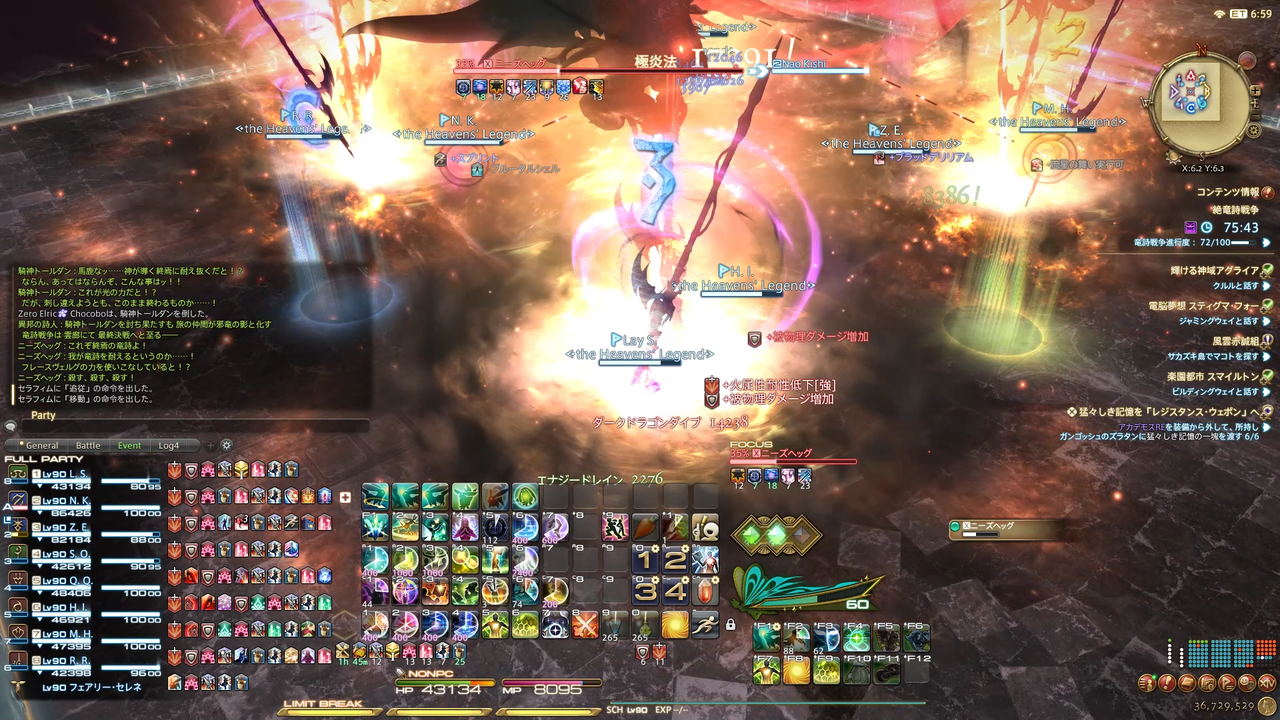Click the red crossed-swords attack icon on the hotbar

585,625
